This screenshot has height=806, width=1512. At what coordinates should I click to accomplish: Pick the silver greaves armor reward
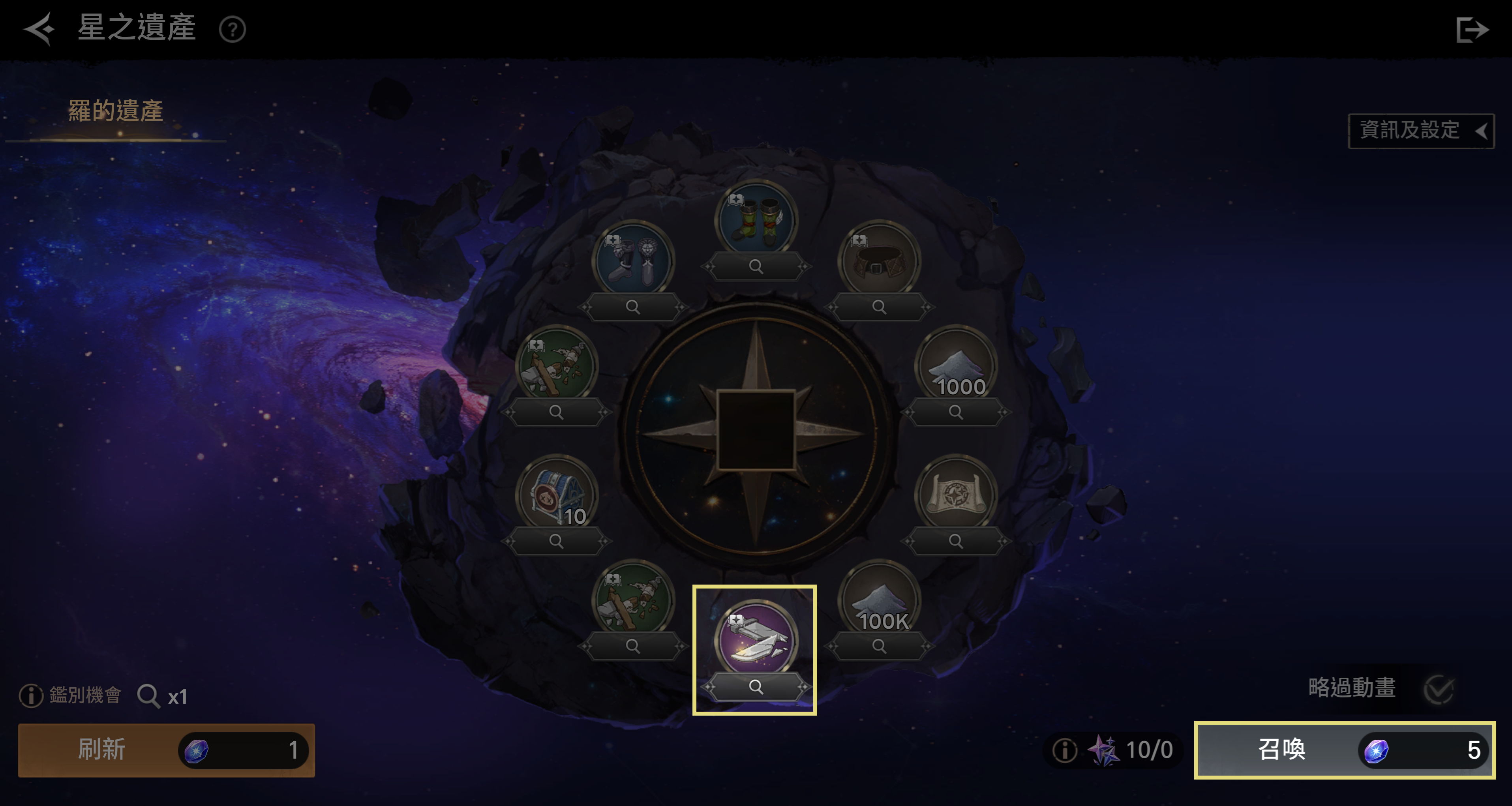pos(633,261)
